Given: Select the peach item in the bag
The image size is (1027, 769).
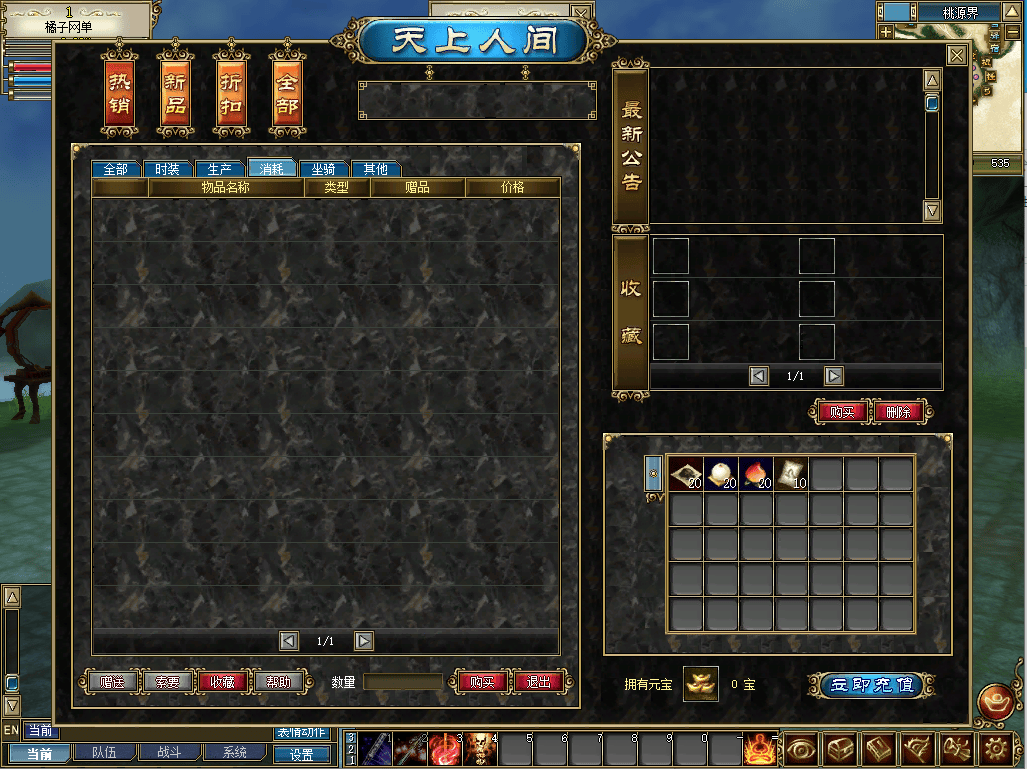Looking at the screenshot, I should tap(756, 474).
